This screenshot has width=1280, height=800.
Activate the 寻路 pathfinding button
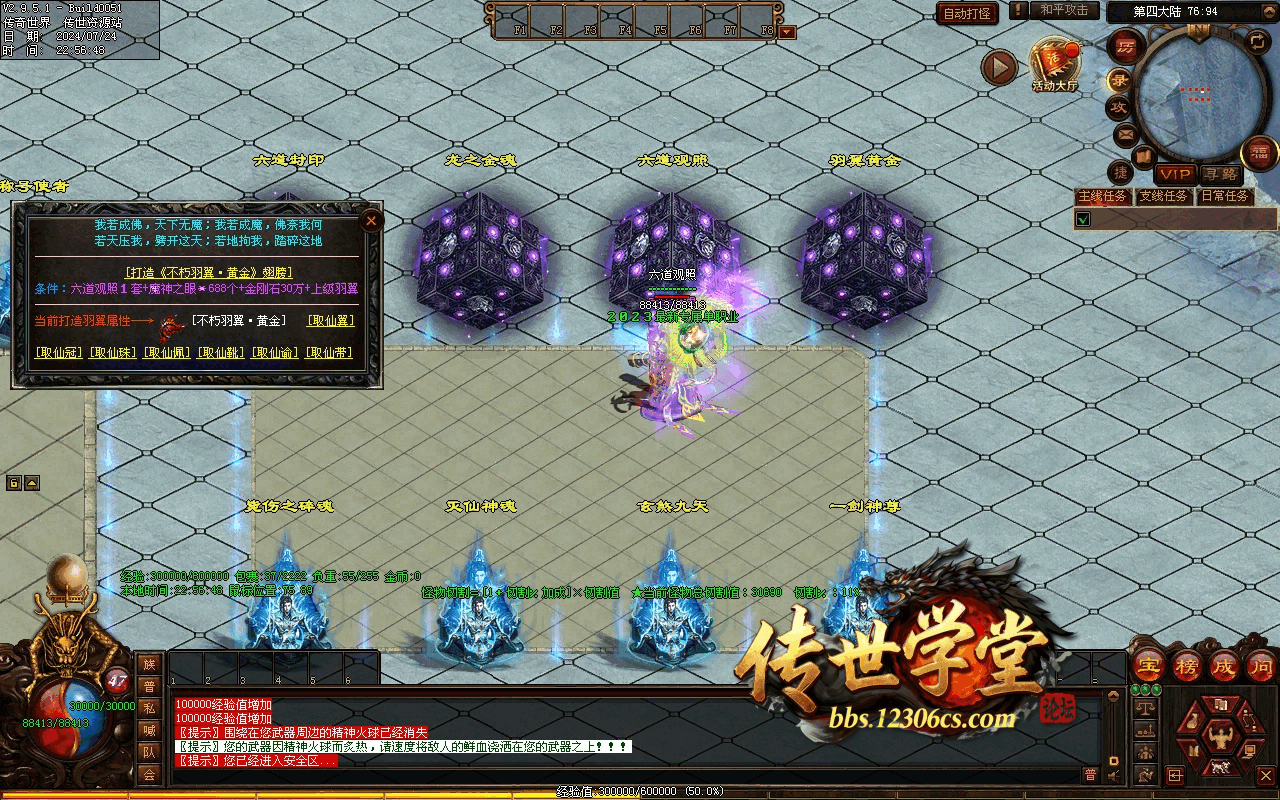pyautogui.click(x=1219, y=174)
